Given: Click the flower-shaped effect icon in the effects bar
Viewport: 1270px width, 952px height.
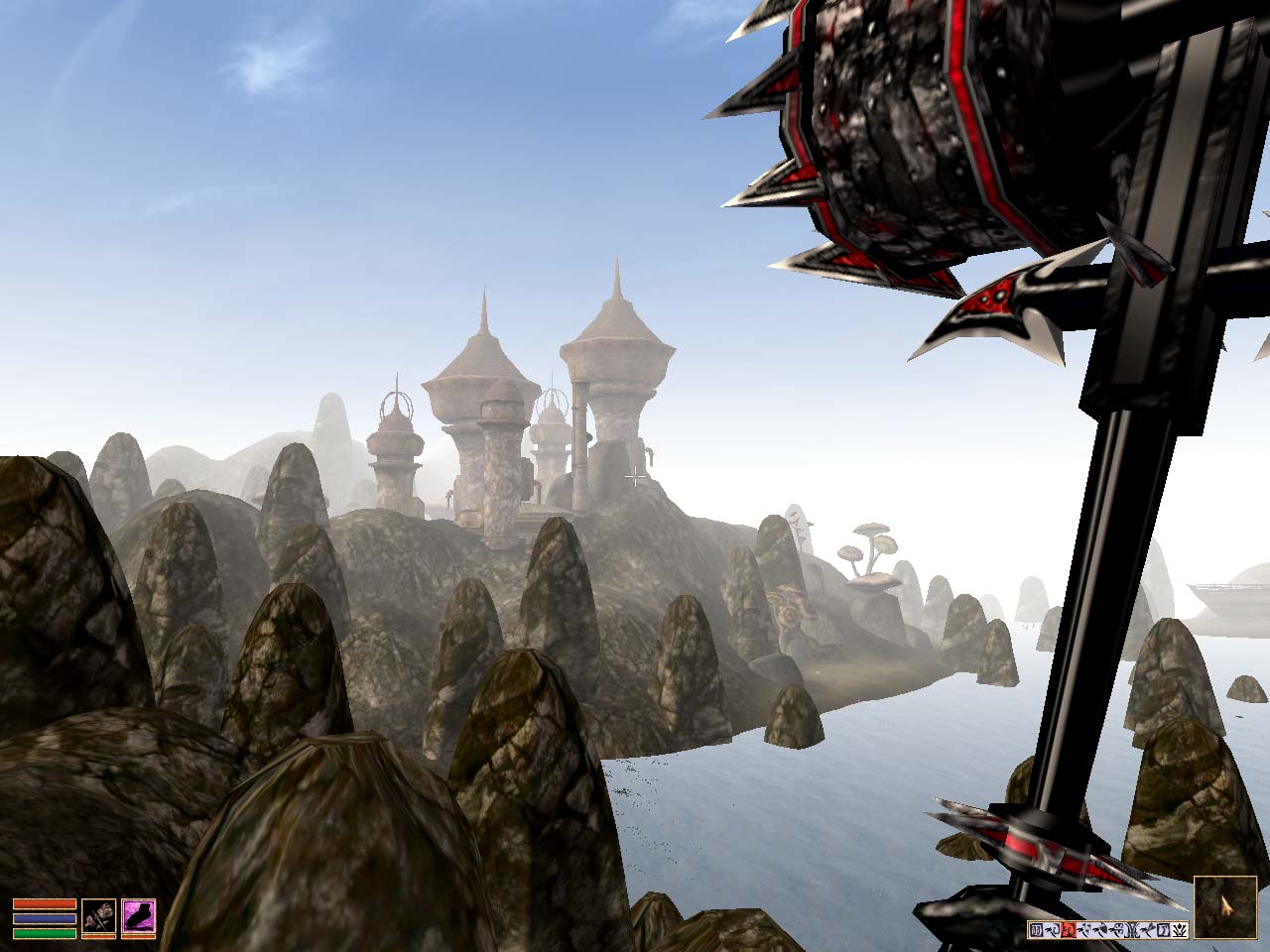Looking at the screenshot, I should pos(1087,930).
